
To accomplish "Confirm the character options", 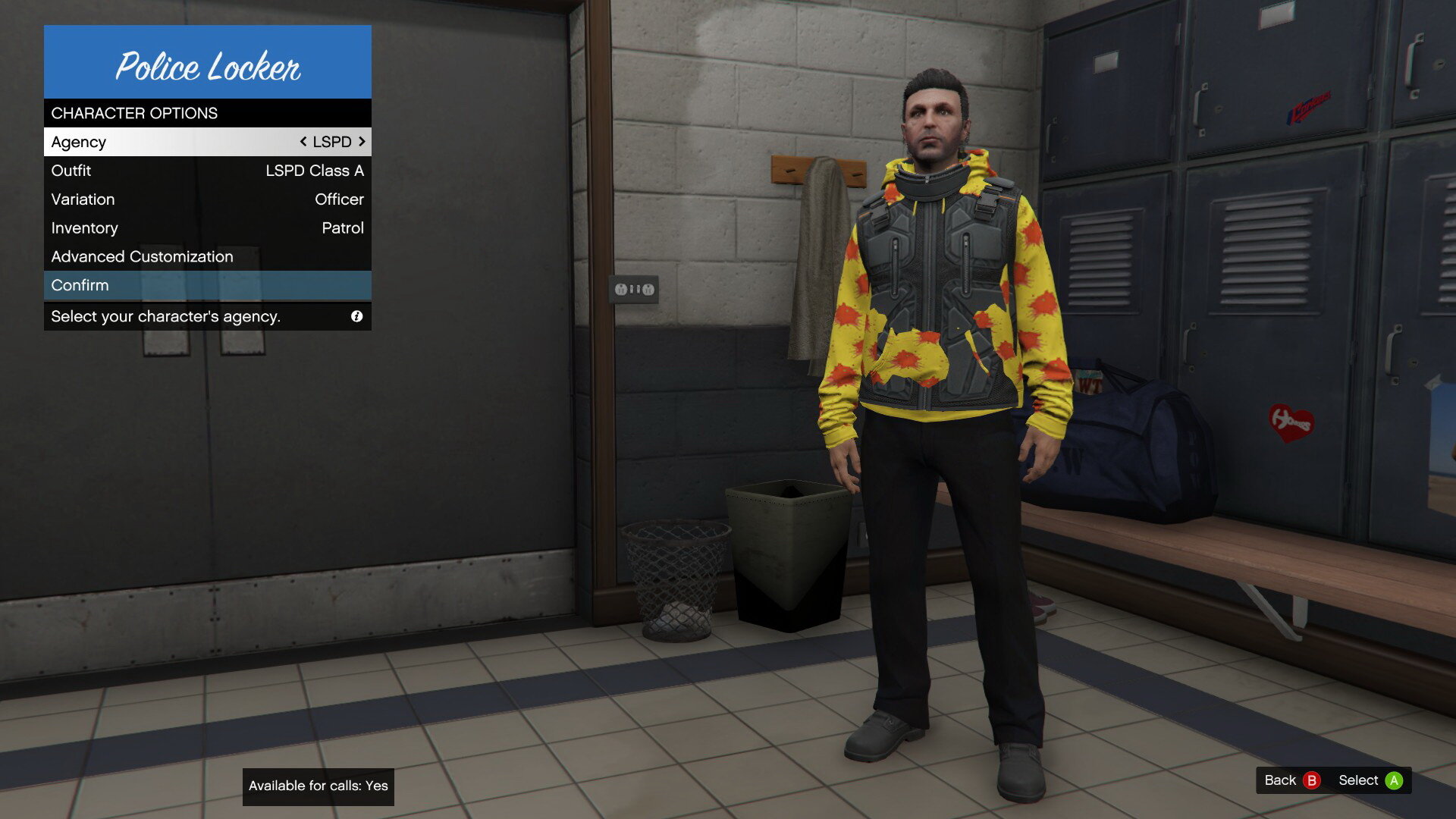I will 207,286.
